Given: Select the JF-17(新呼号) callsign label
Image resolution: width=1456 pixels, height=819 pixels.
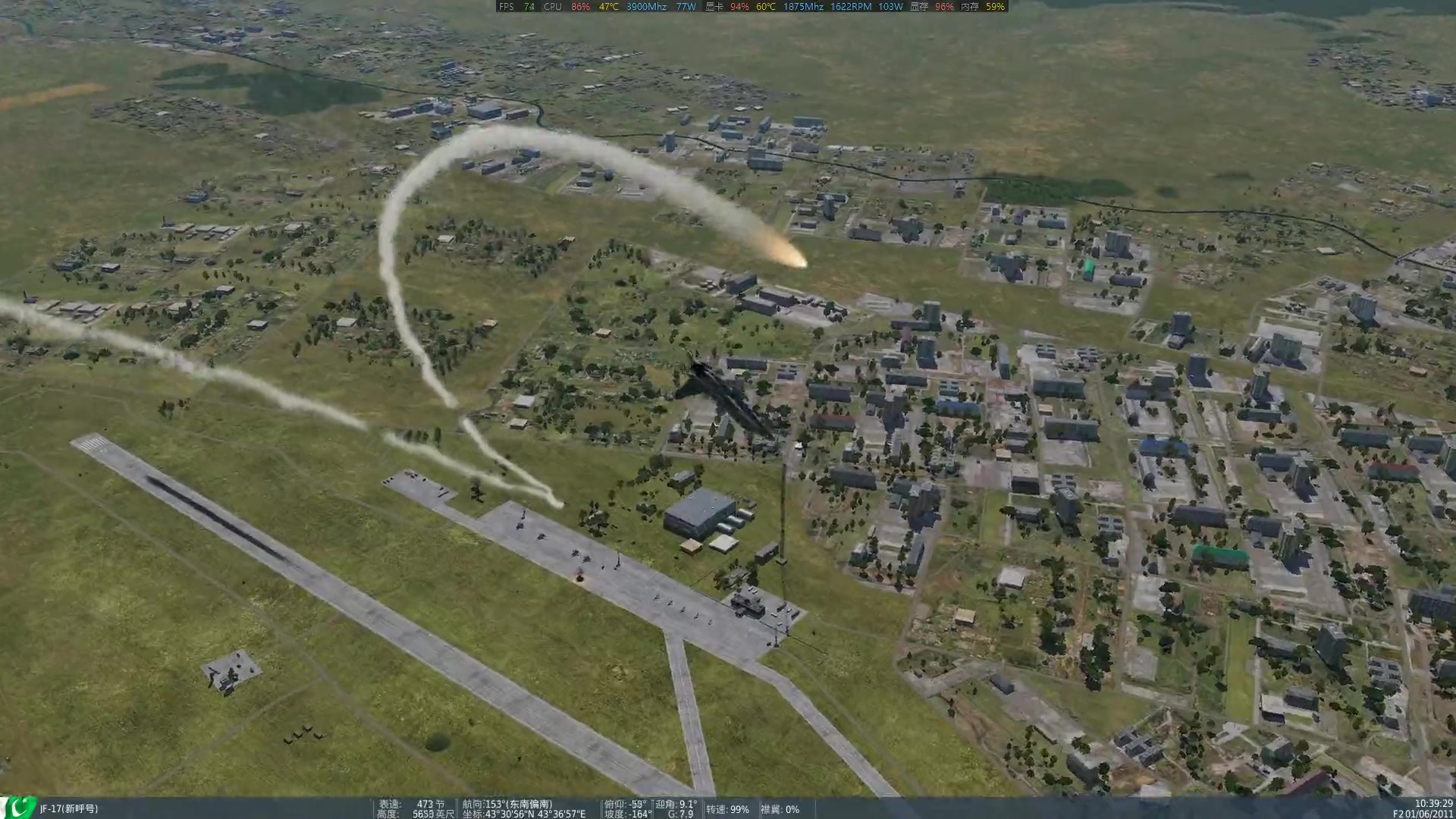Looking at the screenshot, I should pos(68,808).
